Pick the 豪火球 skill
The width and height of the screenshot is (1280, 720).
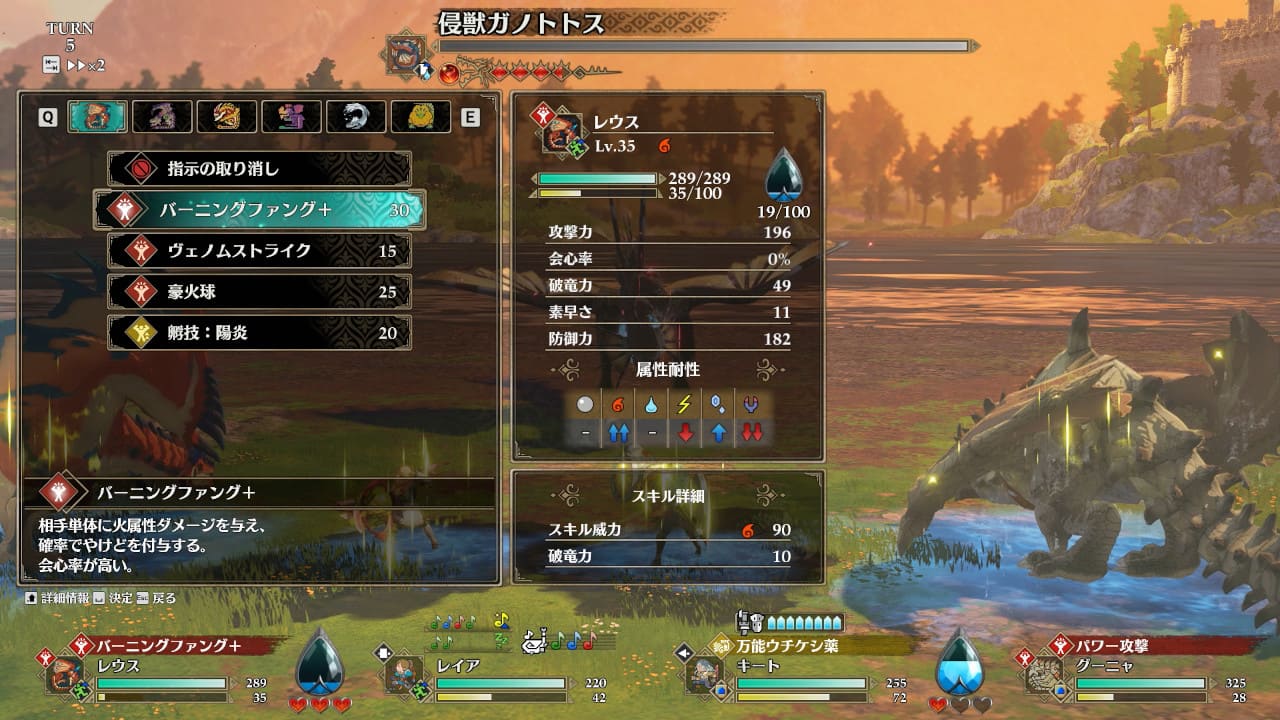(260, 292)
